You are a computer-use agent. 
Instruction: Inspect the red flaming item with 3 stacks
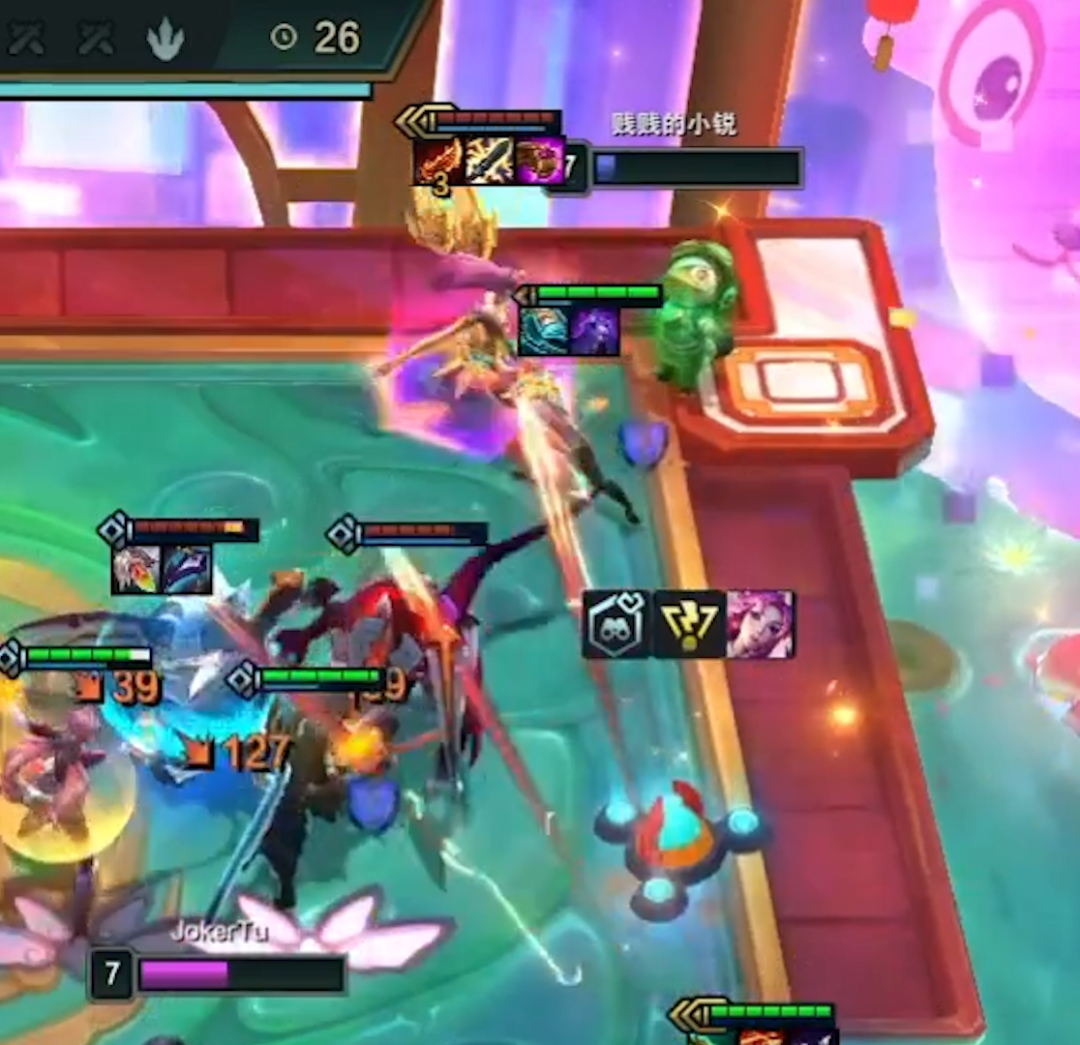(x=440, y=161)
